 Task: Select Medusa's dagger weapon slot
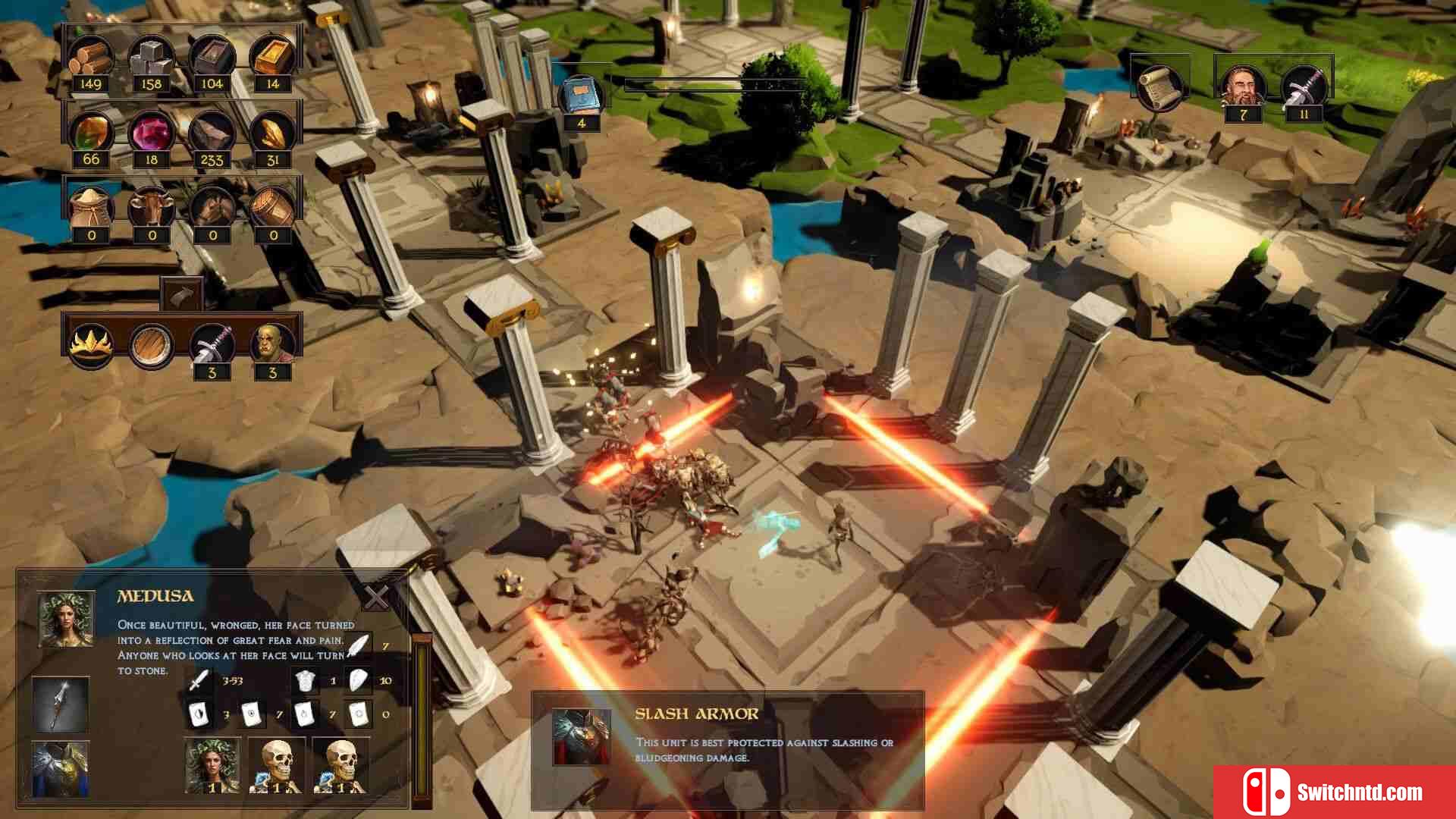click(61, 704)
